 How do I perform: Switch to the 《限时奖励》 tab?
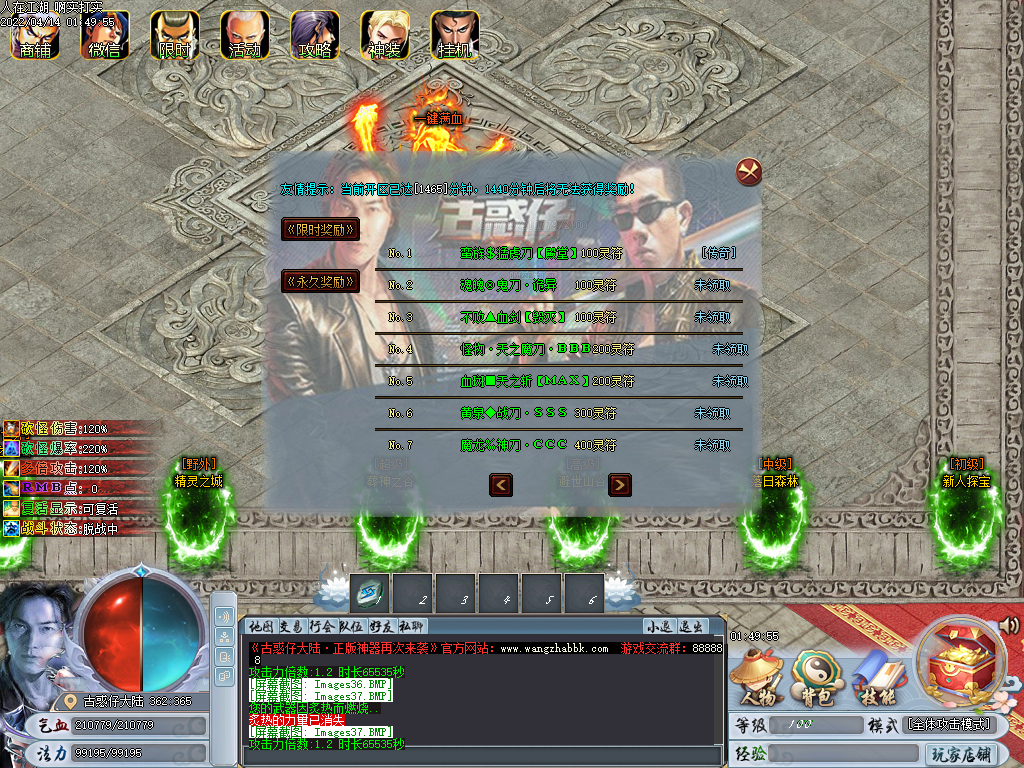point(320,229)
